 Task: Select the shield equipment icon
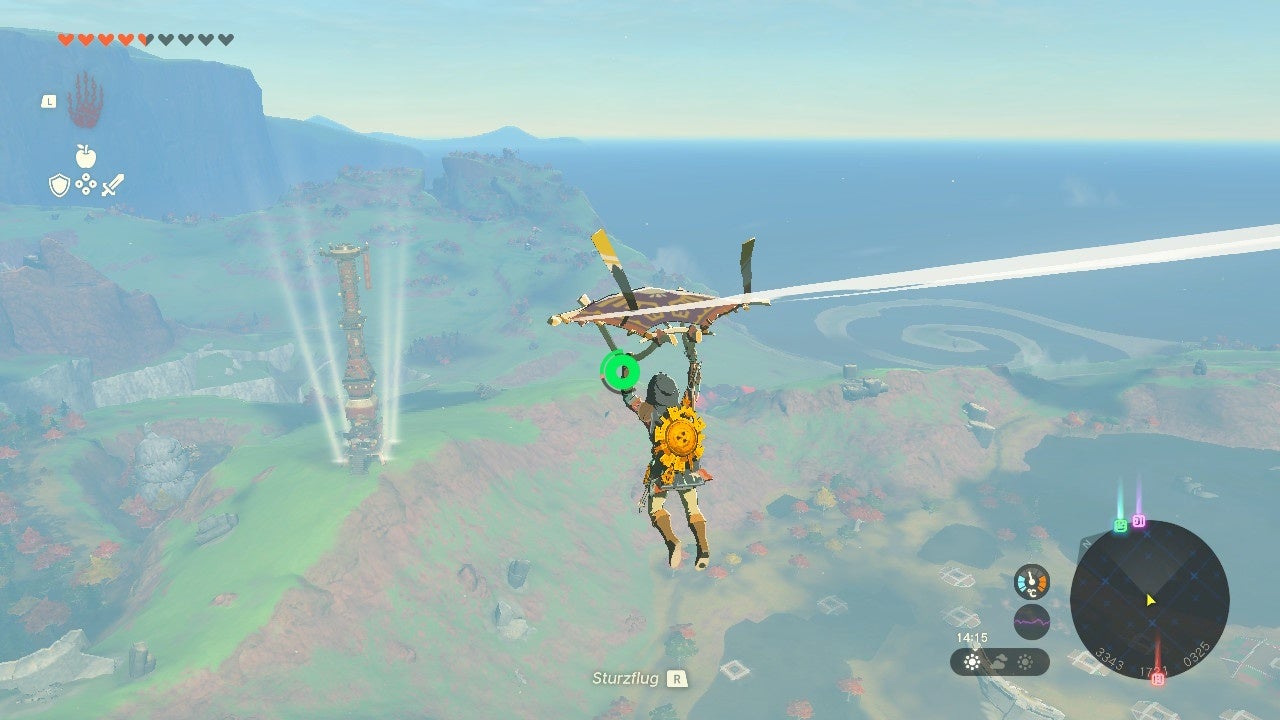[60, 184]
